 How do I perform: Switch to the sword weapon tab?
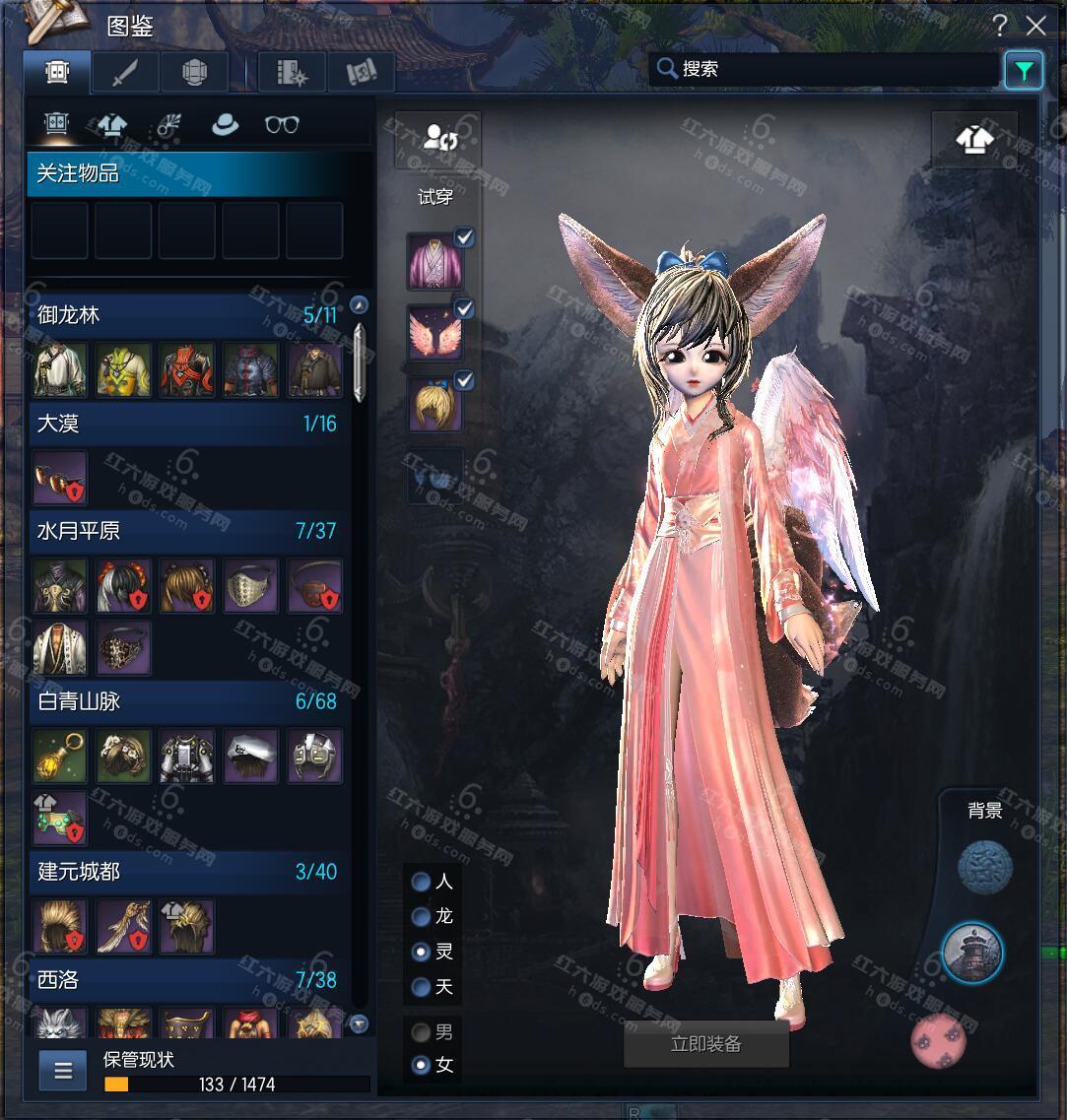pyautogui.click(x=124, y=73)
